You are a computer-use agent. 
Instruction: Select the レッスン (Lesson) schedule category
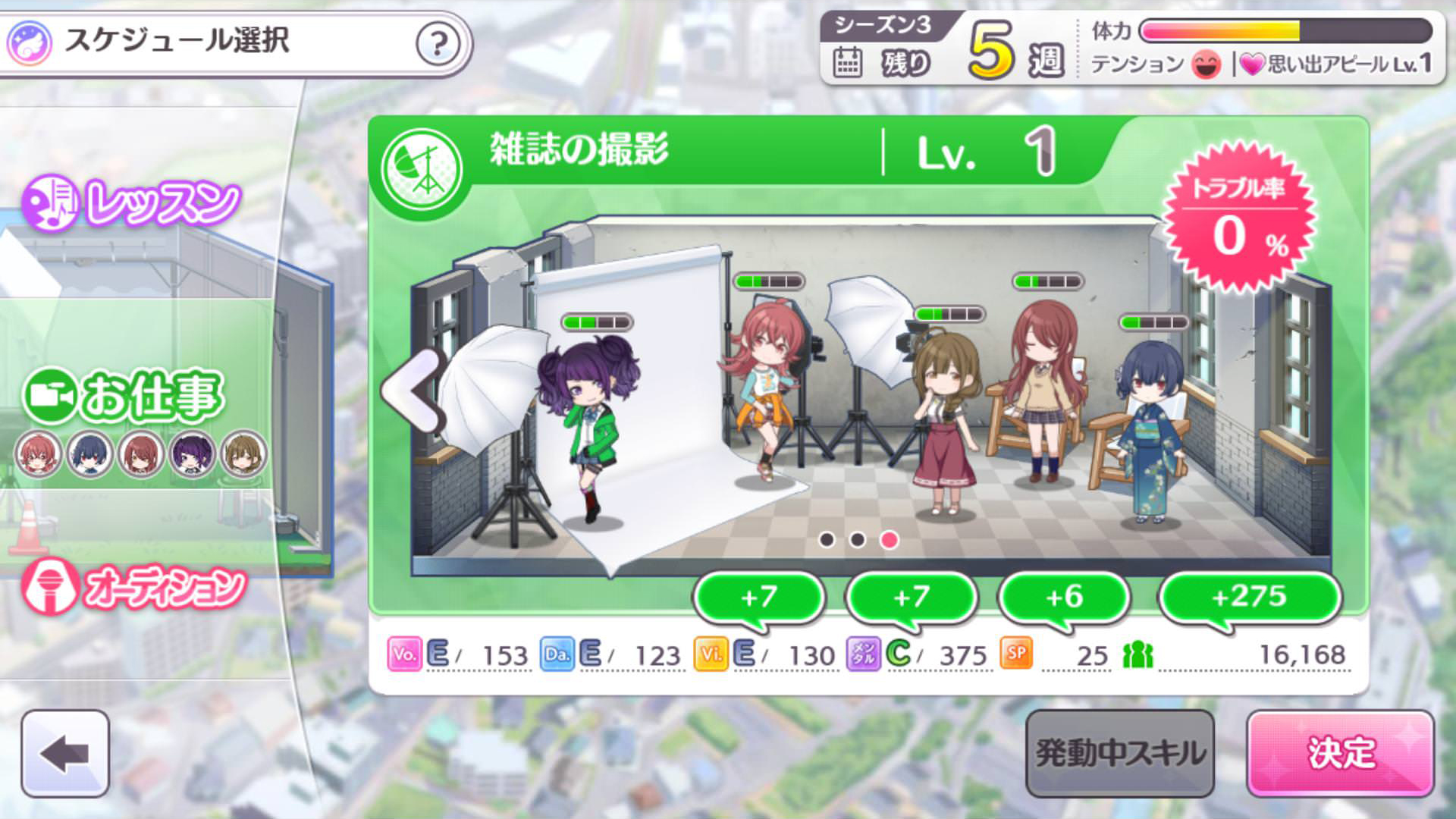(133, 203)
